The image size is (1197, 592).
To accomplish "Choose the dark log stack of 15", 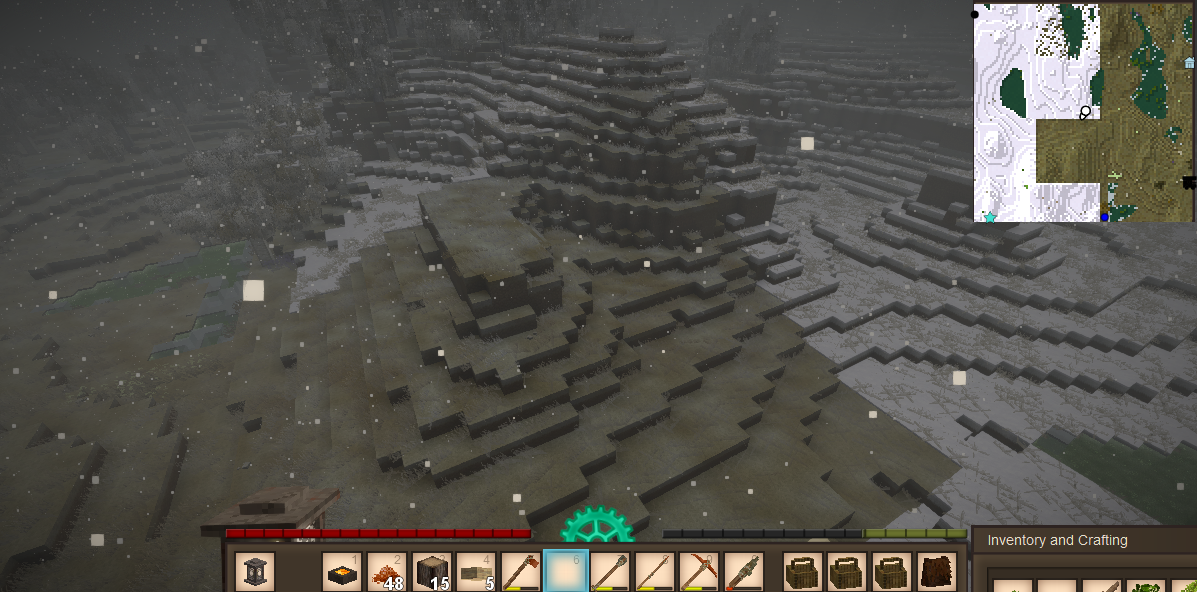I will point(431,572).
